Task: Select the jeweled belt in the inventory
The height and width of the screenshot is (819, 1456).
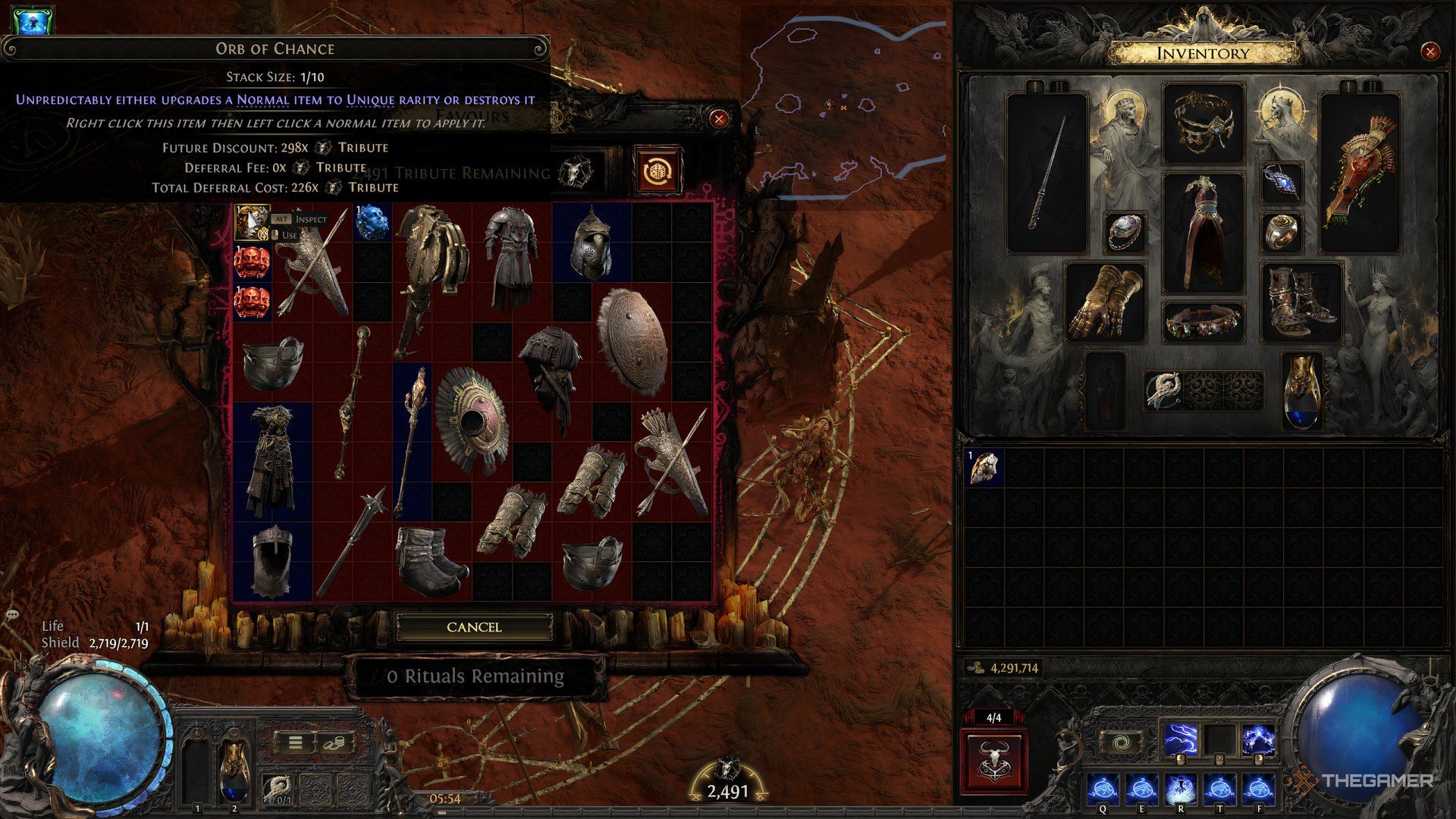Action: click(1204, 322)
